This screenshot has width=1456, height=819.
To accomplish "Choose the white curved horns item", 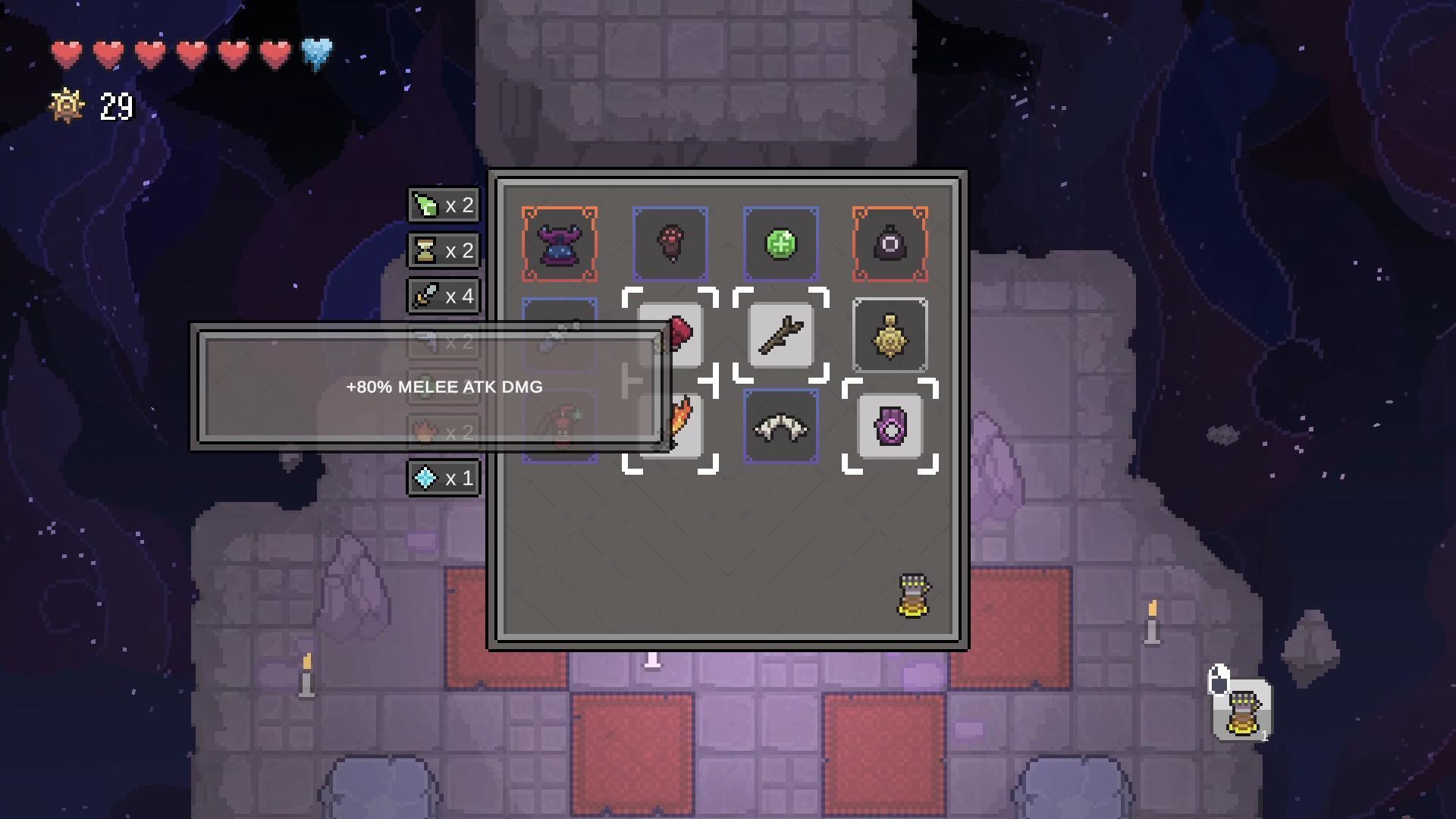I will pos(781,427).
